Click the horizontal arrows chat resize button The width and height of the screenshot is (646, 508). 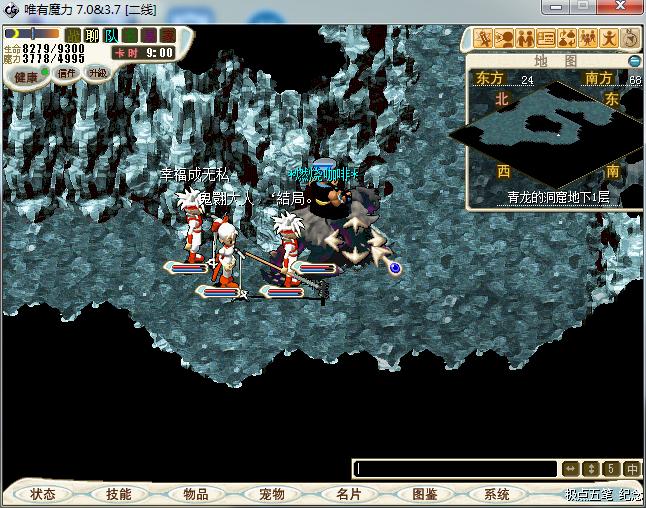point(570,468)
